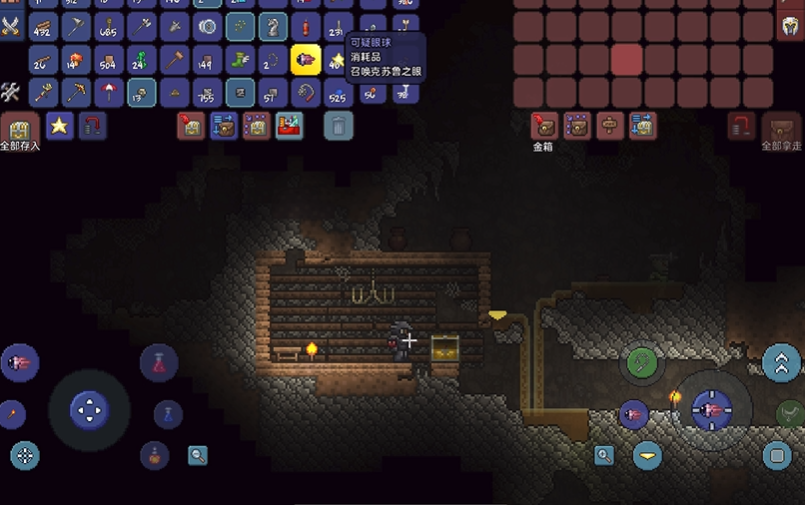This screenshot has width=805, height=505.
Task: Open the crossed swords equipment tab
Action: click(x=11, y=27)
